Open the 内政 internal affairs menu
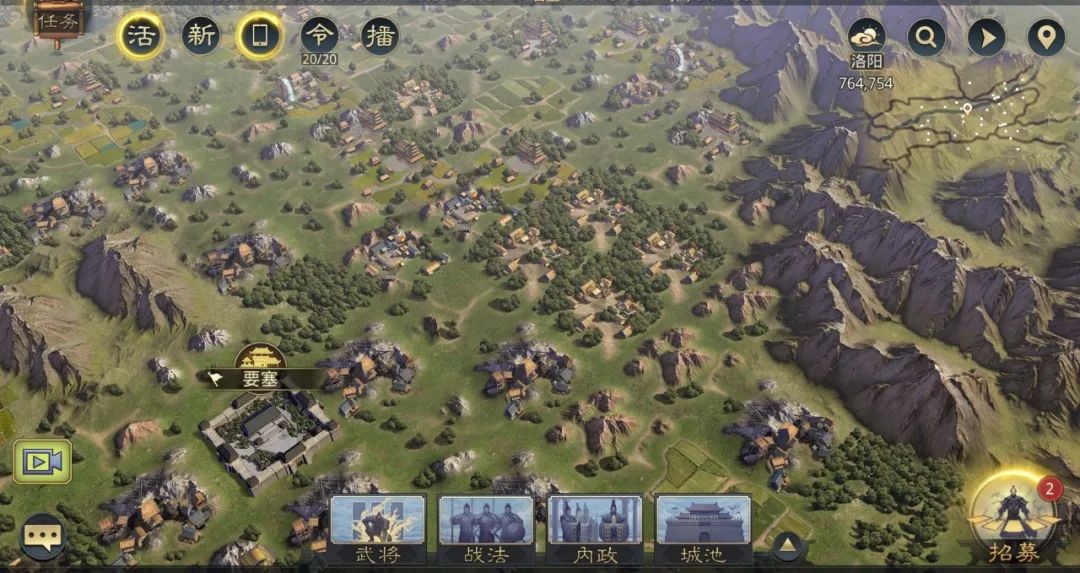This screenshot has width=1080, height=573. [594, 528]
